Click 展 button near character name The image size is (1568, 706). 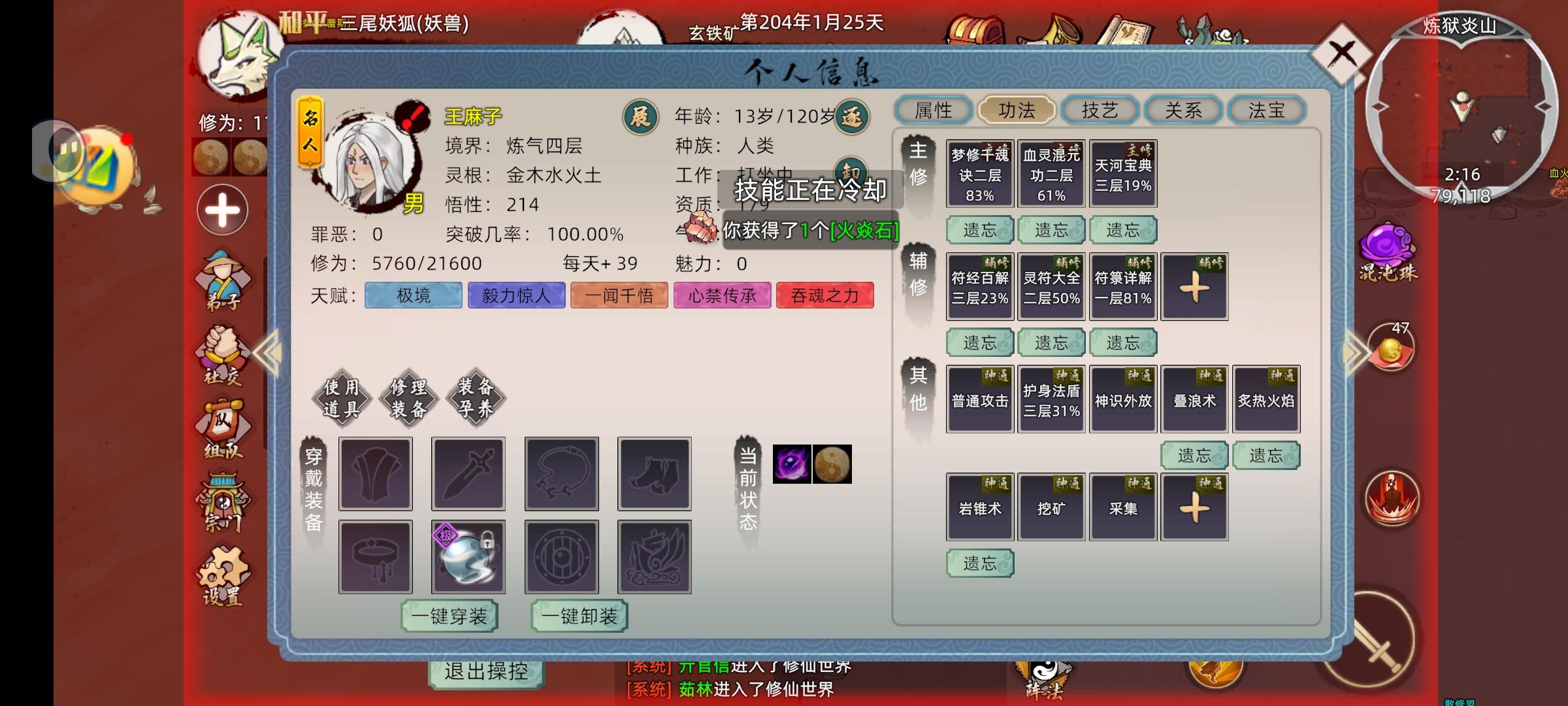coord(641,114)
